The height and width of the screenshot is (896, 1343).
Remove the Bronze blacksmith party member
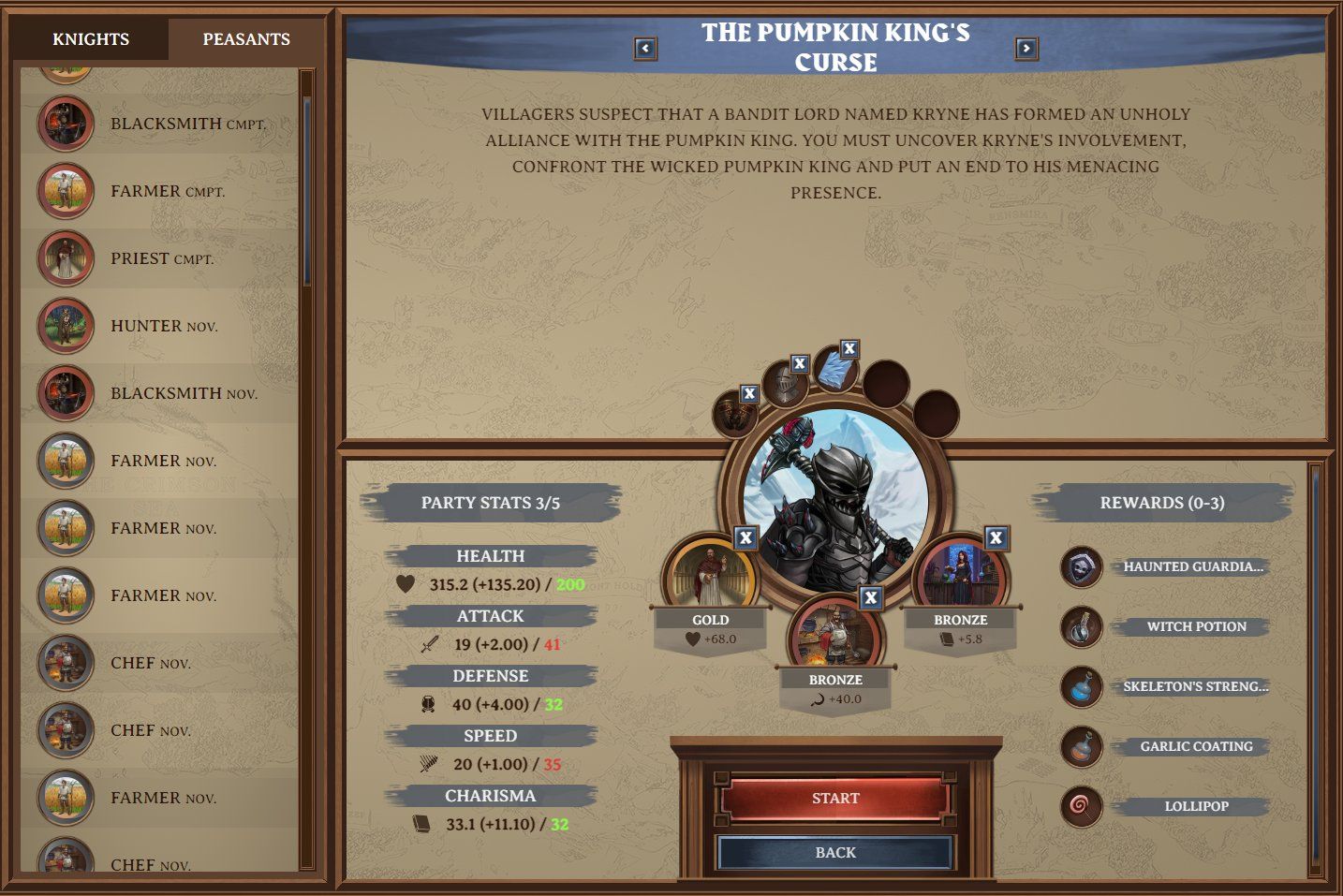click(871, 597)
